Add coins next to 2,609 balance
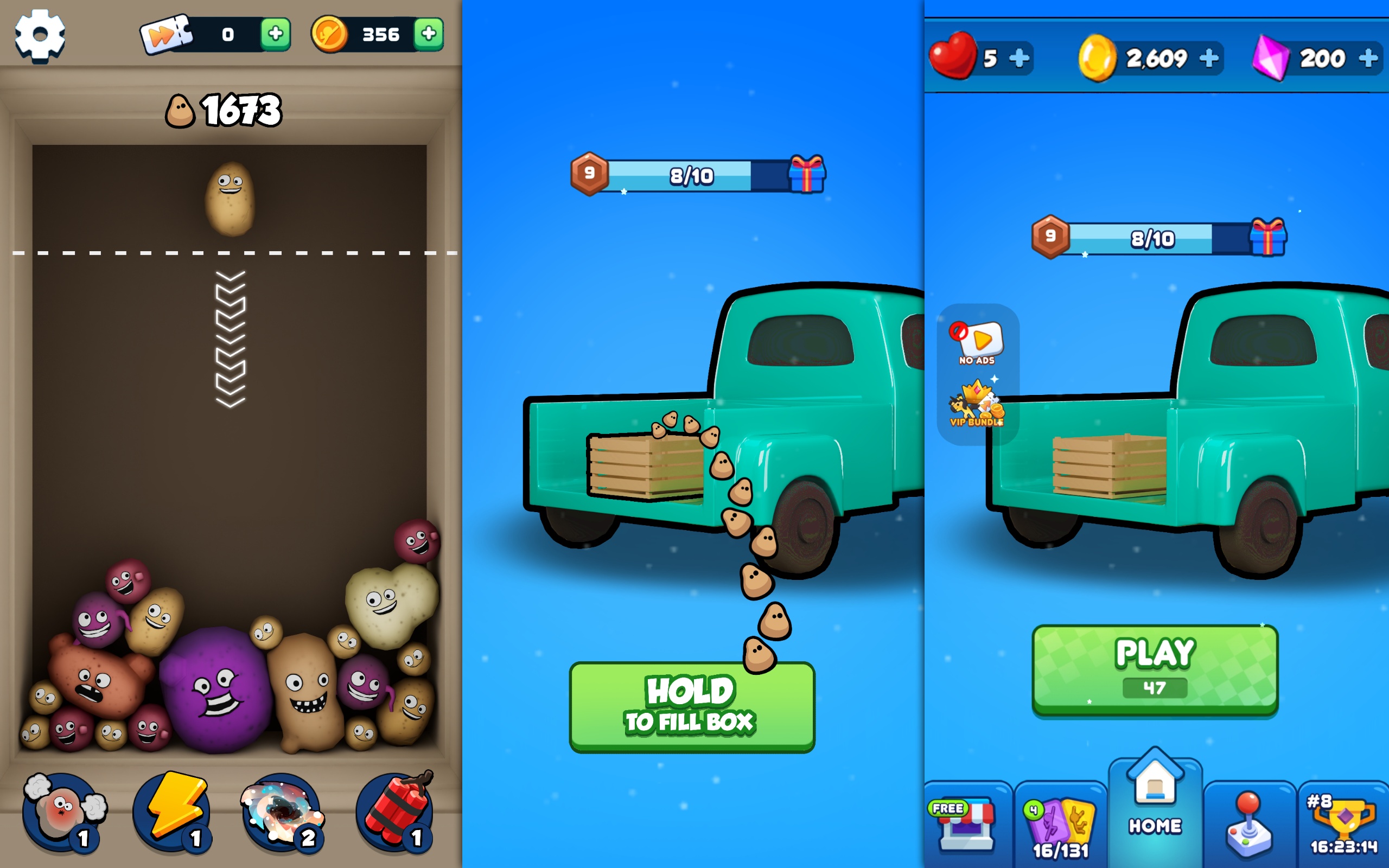 1210,58
